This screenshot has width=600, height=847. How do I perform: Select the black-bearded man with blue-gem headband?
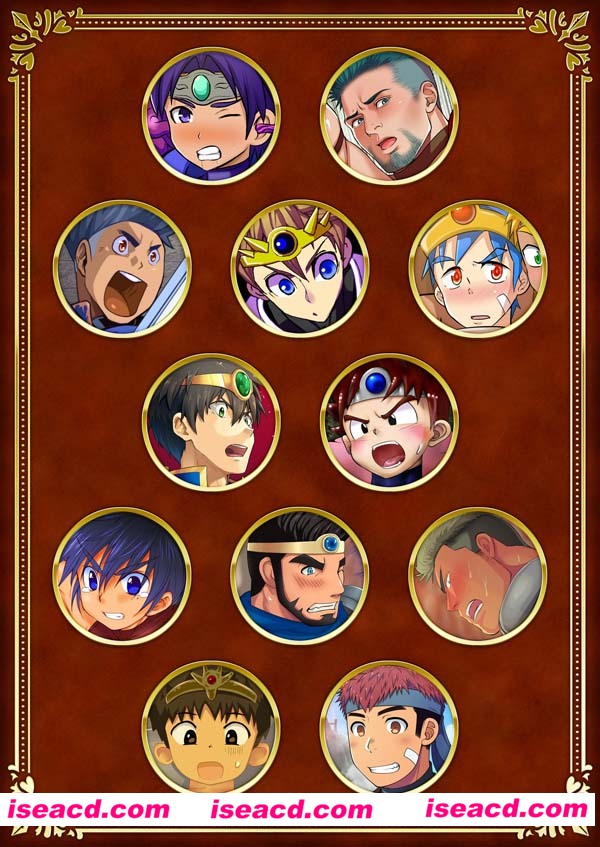300,575
